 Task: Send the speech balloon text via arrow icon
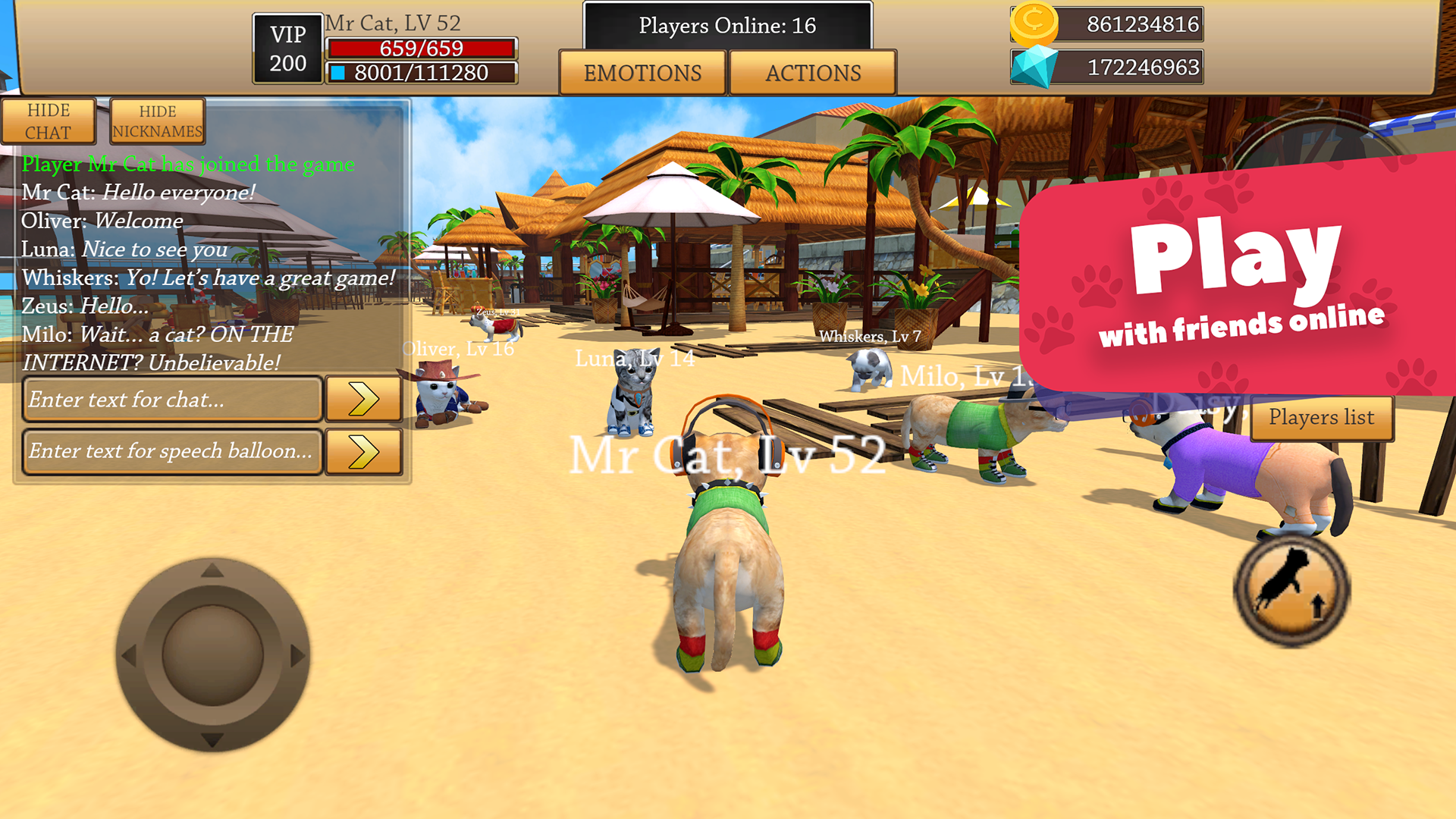(x=364, y=451)
